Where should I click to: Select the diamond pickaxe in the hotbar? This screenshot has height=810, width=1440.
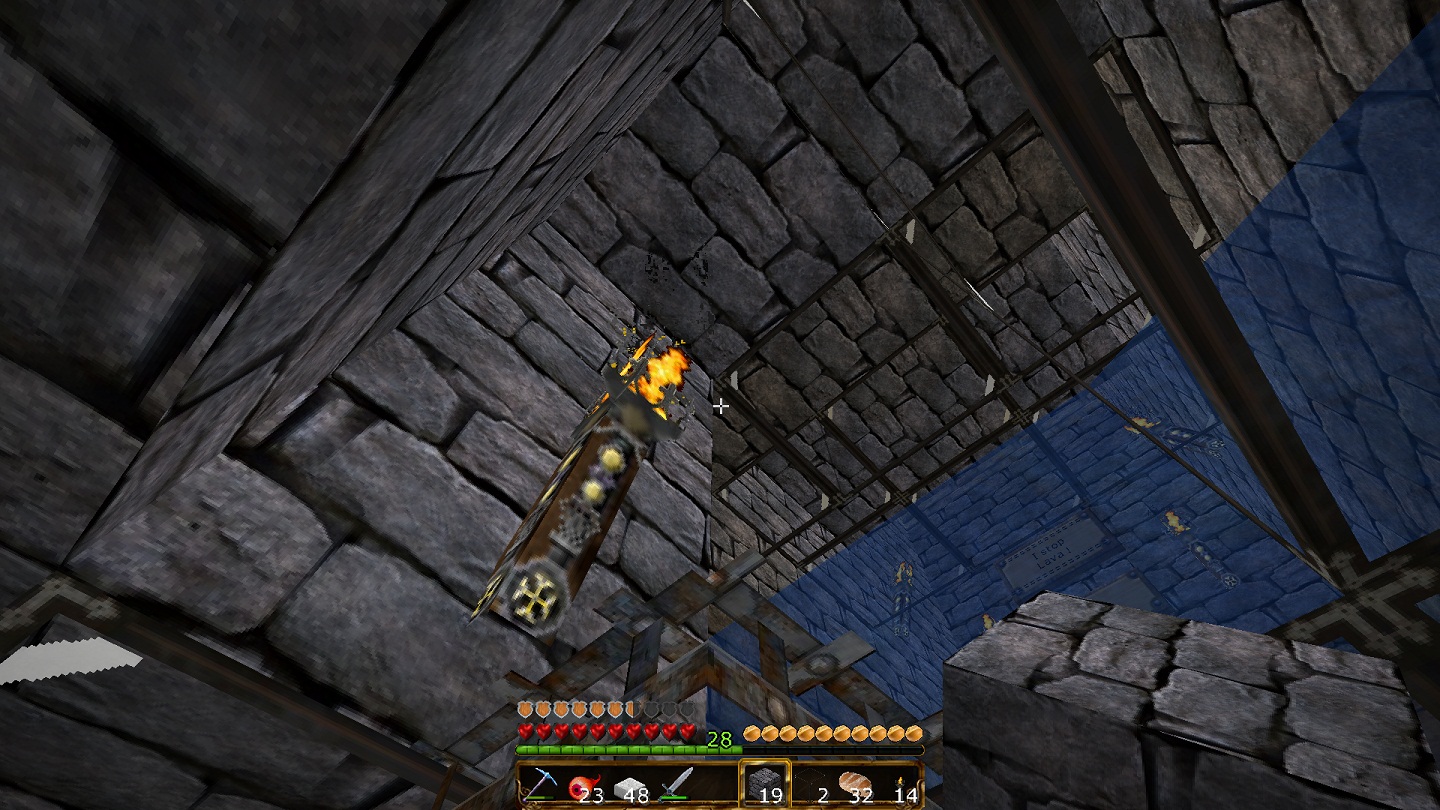point(544,784)
